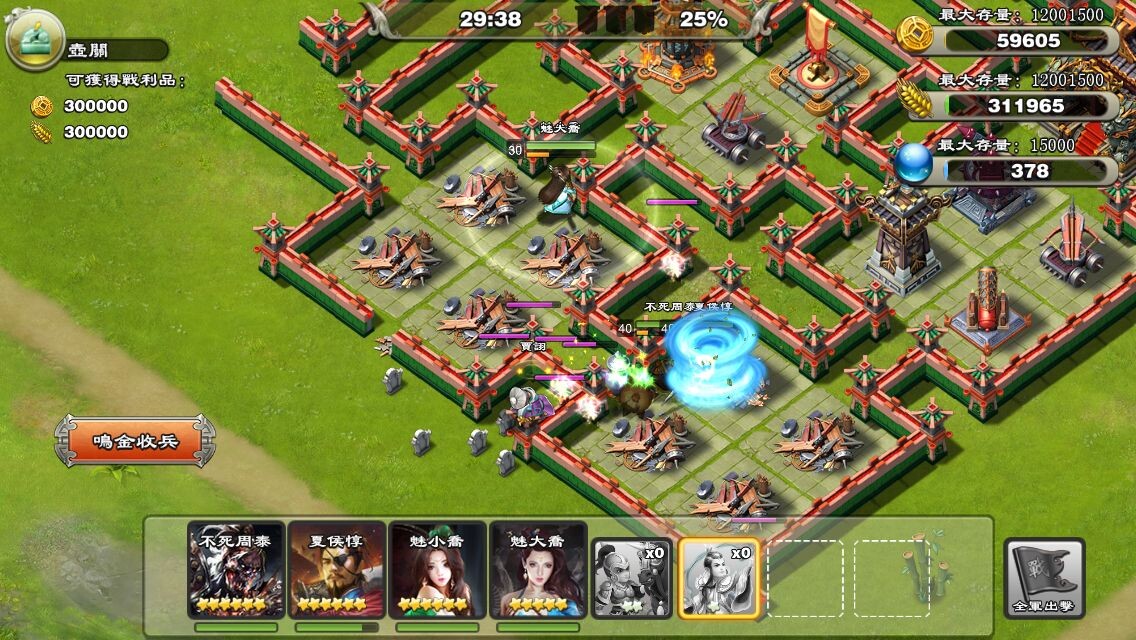Pick the 魅小喬 hero card
This screenshot has width=1136, height=640.
(x=437, y=569)
